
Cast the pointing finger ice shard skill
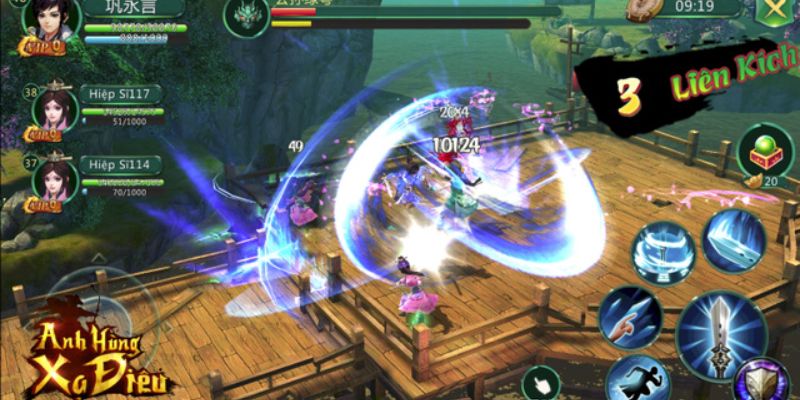click(629, 316)
